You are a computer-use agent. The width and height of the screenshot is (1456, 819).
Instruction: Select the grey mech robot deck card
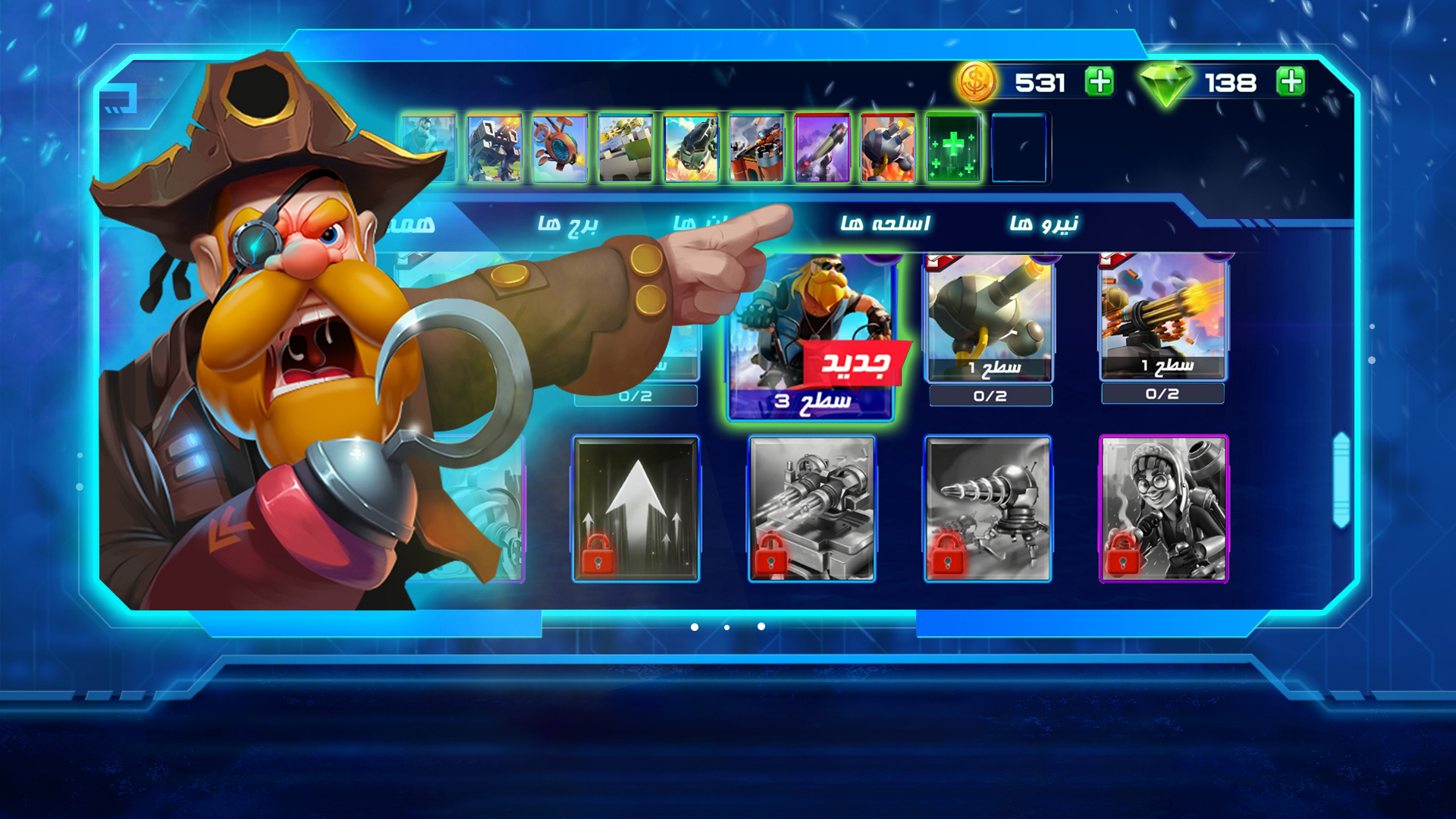click(x=494, y=149)
